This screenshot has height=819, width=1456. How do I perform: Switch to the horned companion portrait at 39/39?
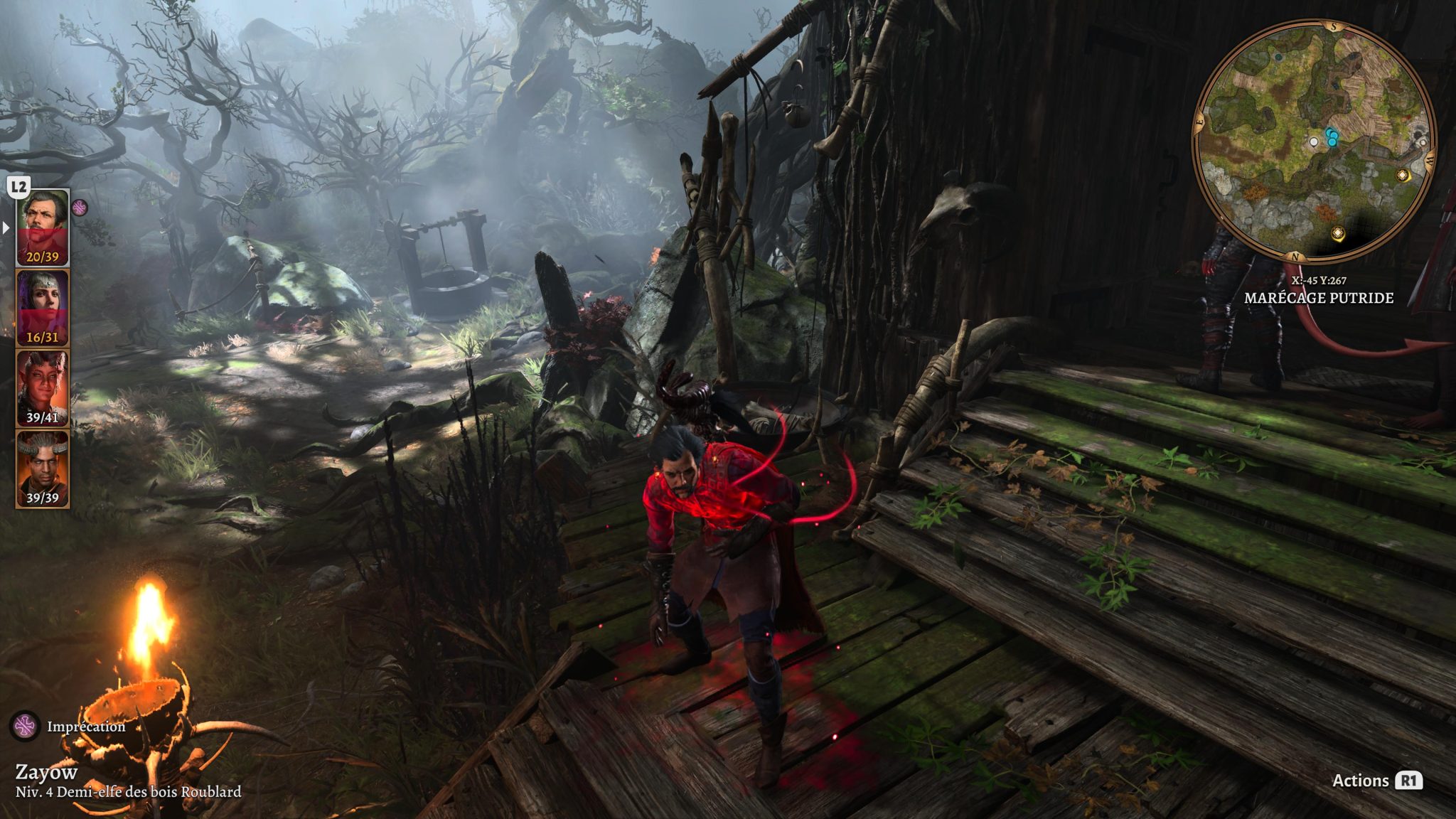[x=43, y=469]
